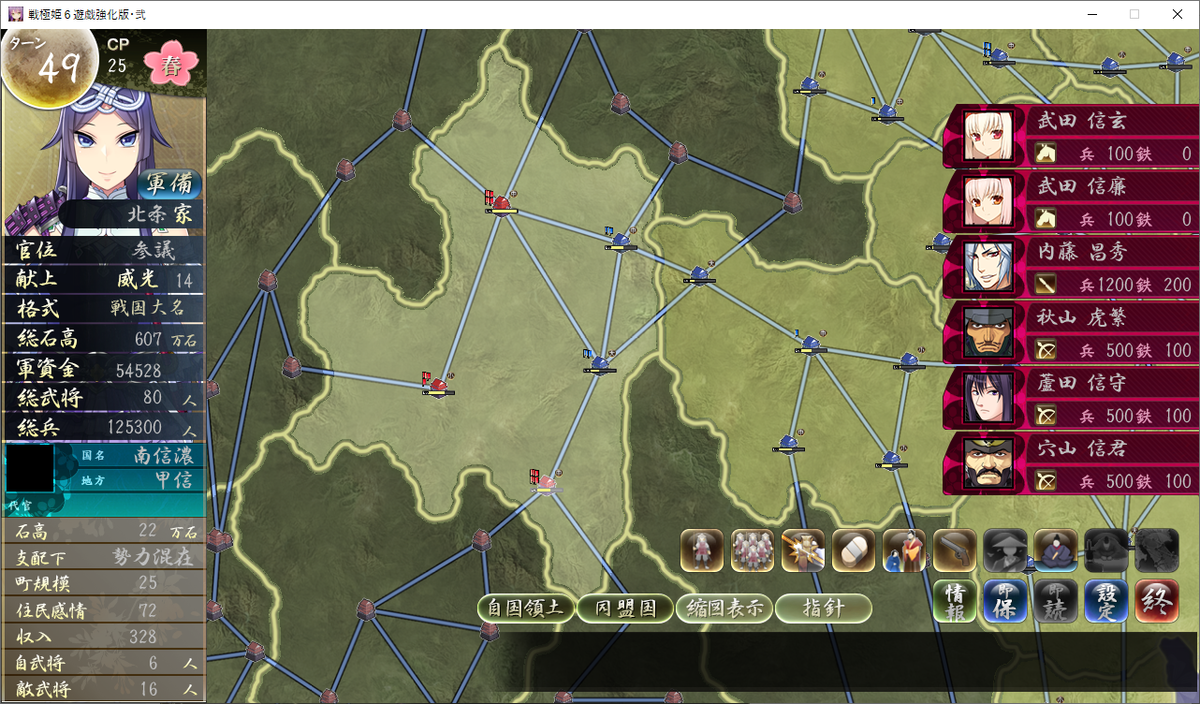Screen dimensions: 1200x704
Task: Choose 内藤 昌秀 from the general list
Action: click(x=1070, y=267)
